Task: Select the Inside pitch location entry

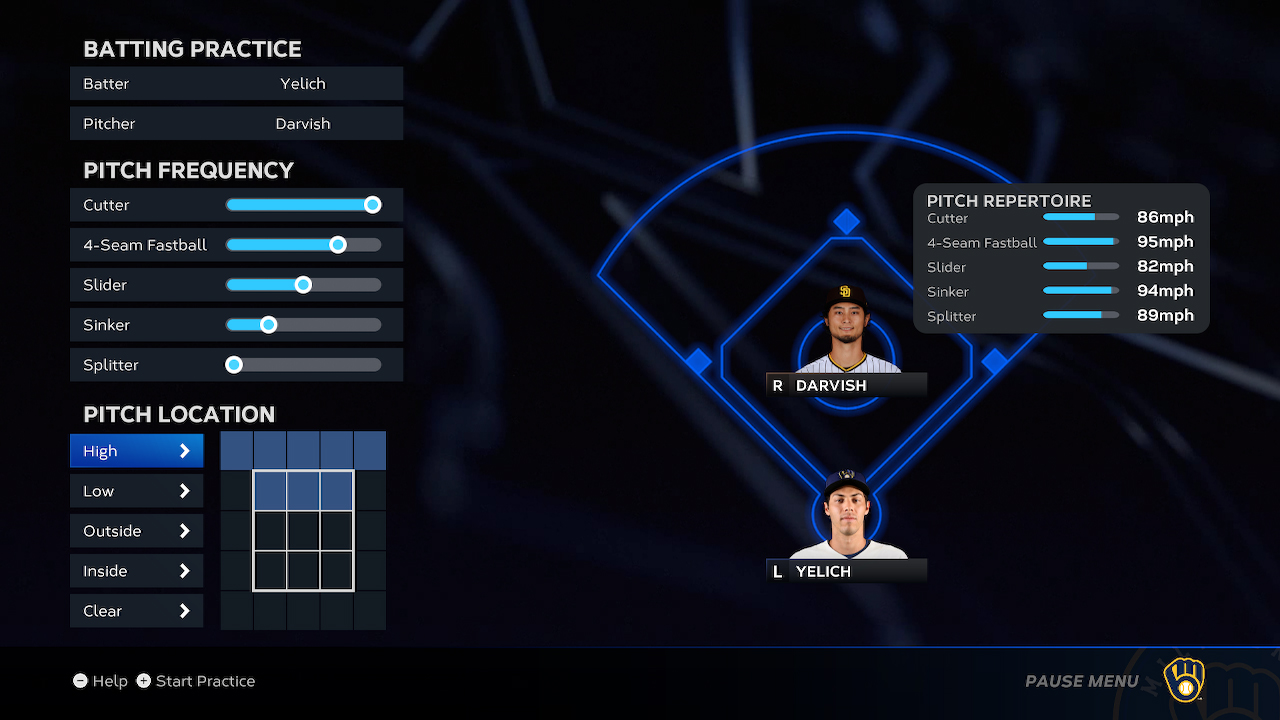Action: click(x=136, y=570)
